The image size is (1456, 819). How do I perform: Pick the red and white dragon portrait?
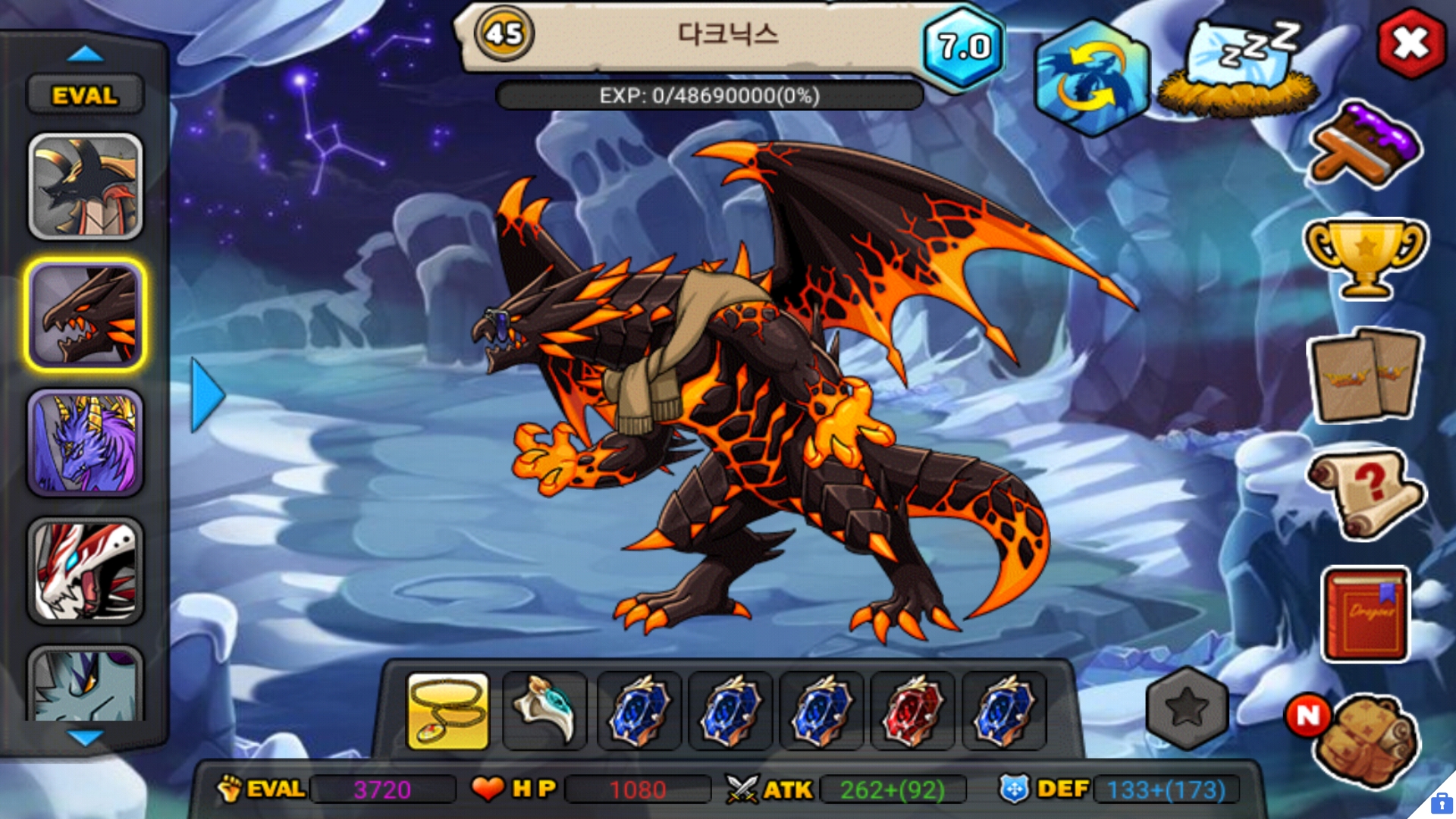tap(86, 571)
